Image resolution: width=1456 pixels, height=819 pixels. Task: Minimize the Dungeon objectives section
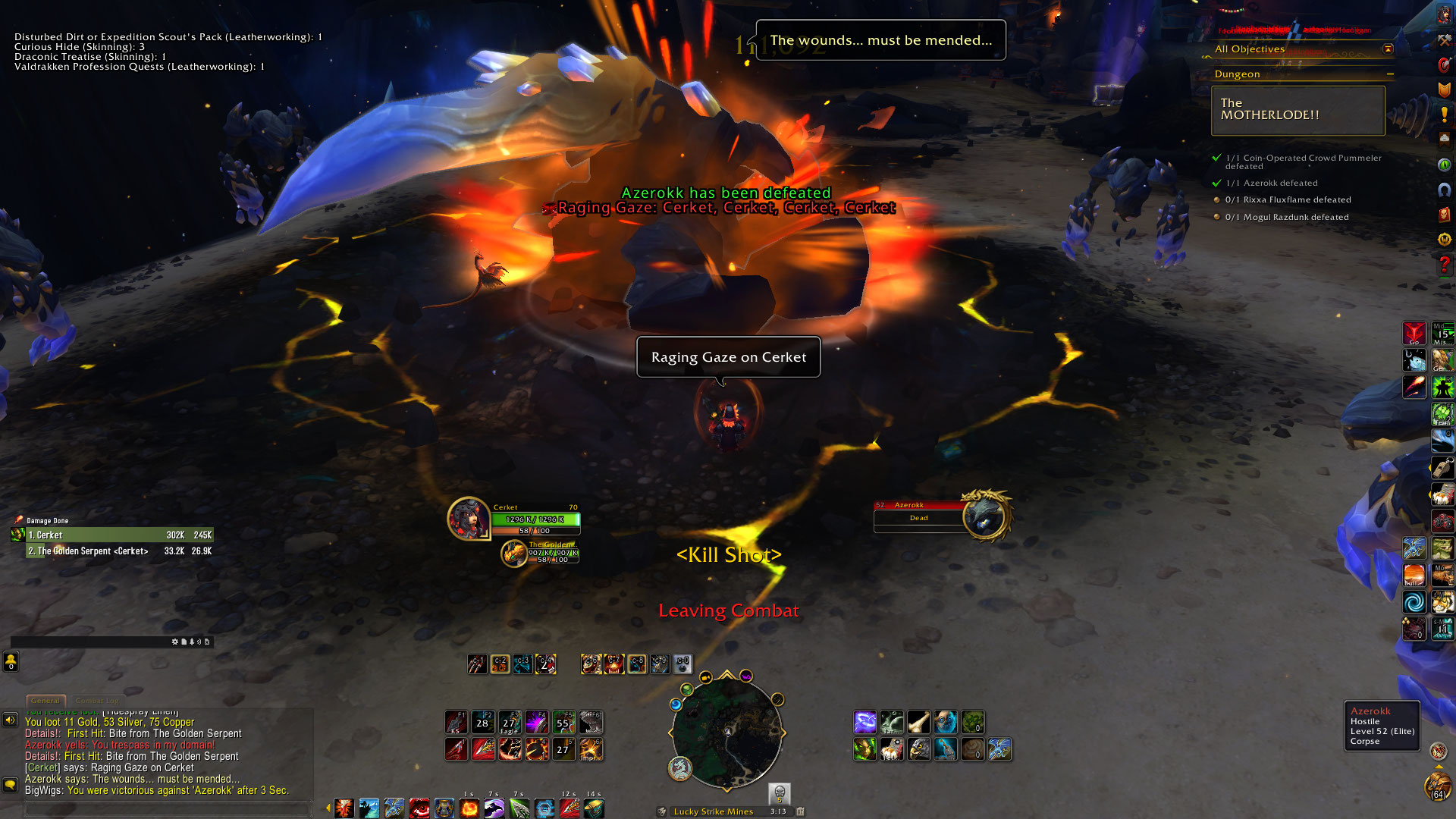pyautogui.click(x=1390, y=74)
